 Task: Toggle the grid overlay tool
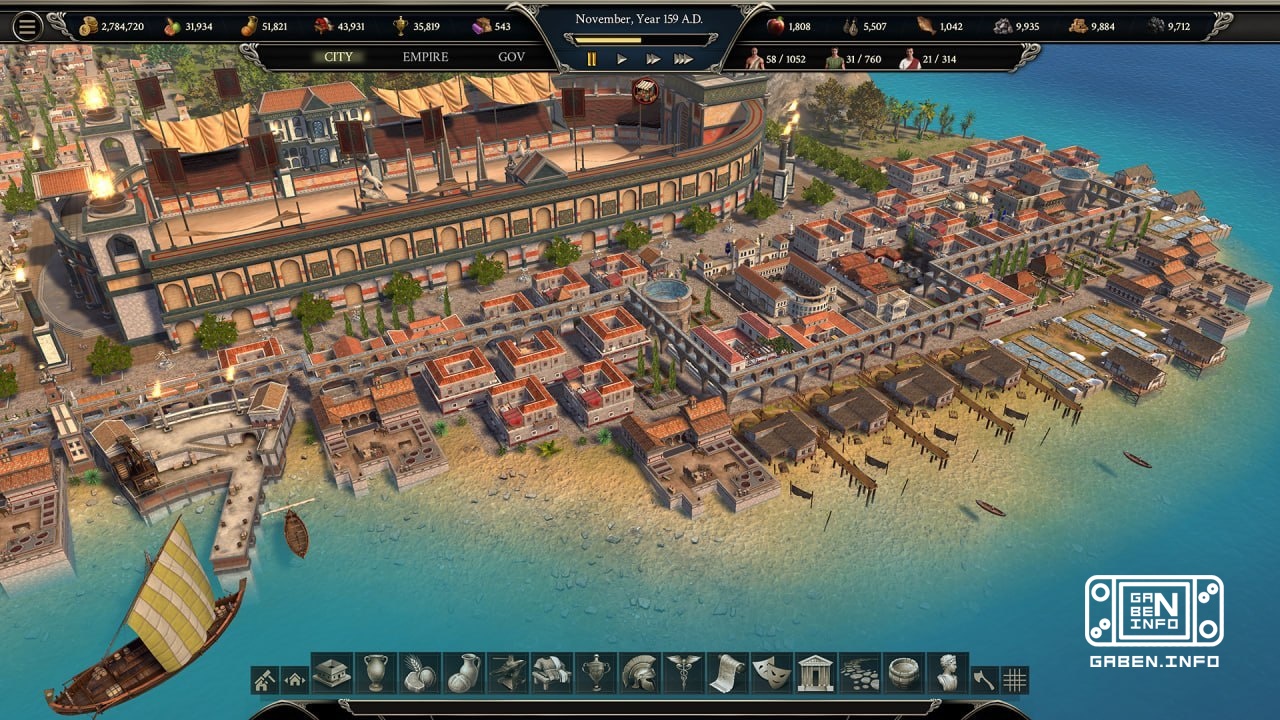(1016, 677)
